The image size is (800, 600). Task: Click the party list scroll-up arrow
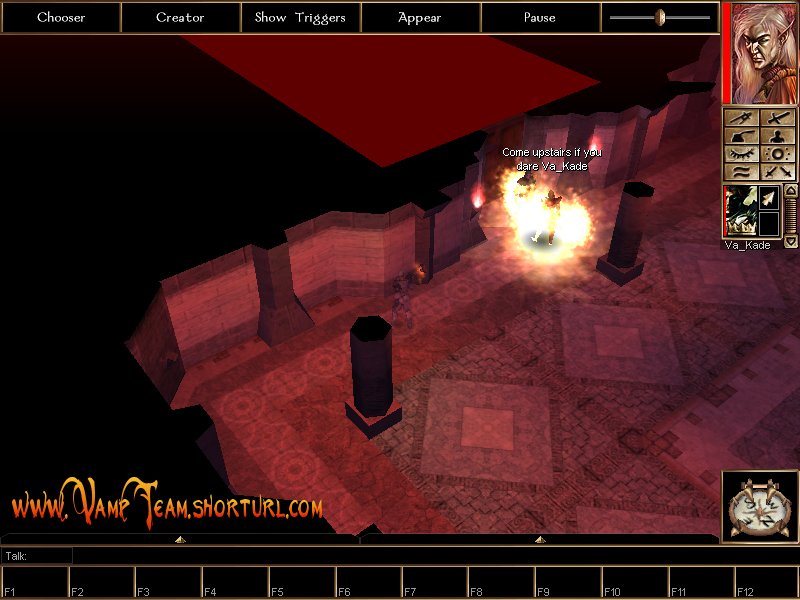pyautogui.click(x=791, y=190)
